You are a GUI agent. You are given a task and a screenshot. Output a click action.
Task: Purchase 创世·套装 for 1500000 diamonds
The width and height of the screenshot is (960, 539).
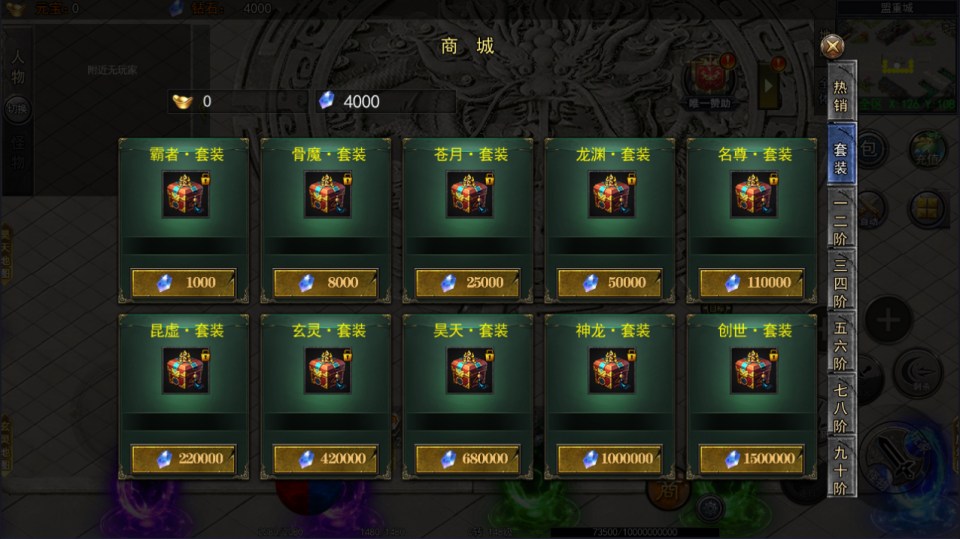point(752,459)
